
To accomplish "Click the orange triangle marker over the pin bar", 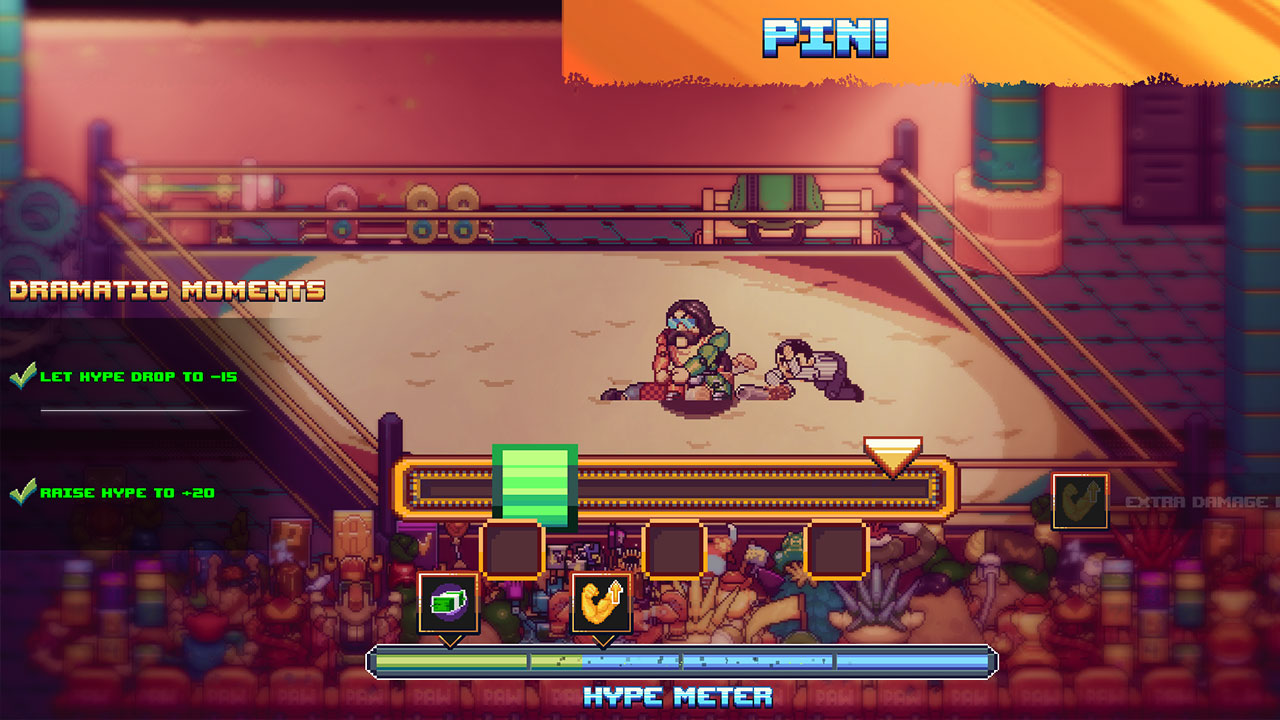I will point(895,455).
